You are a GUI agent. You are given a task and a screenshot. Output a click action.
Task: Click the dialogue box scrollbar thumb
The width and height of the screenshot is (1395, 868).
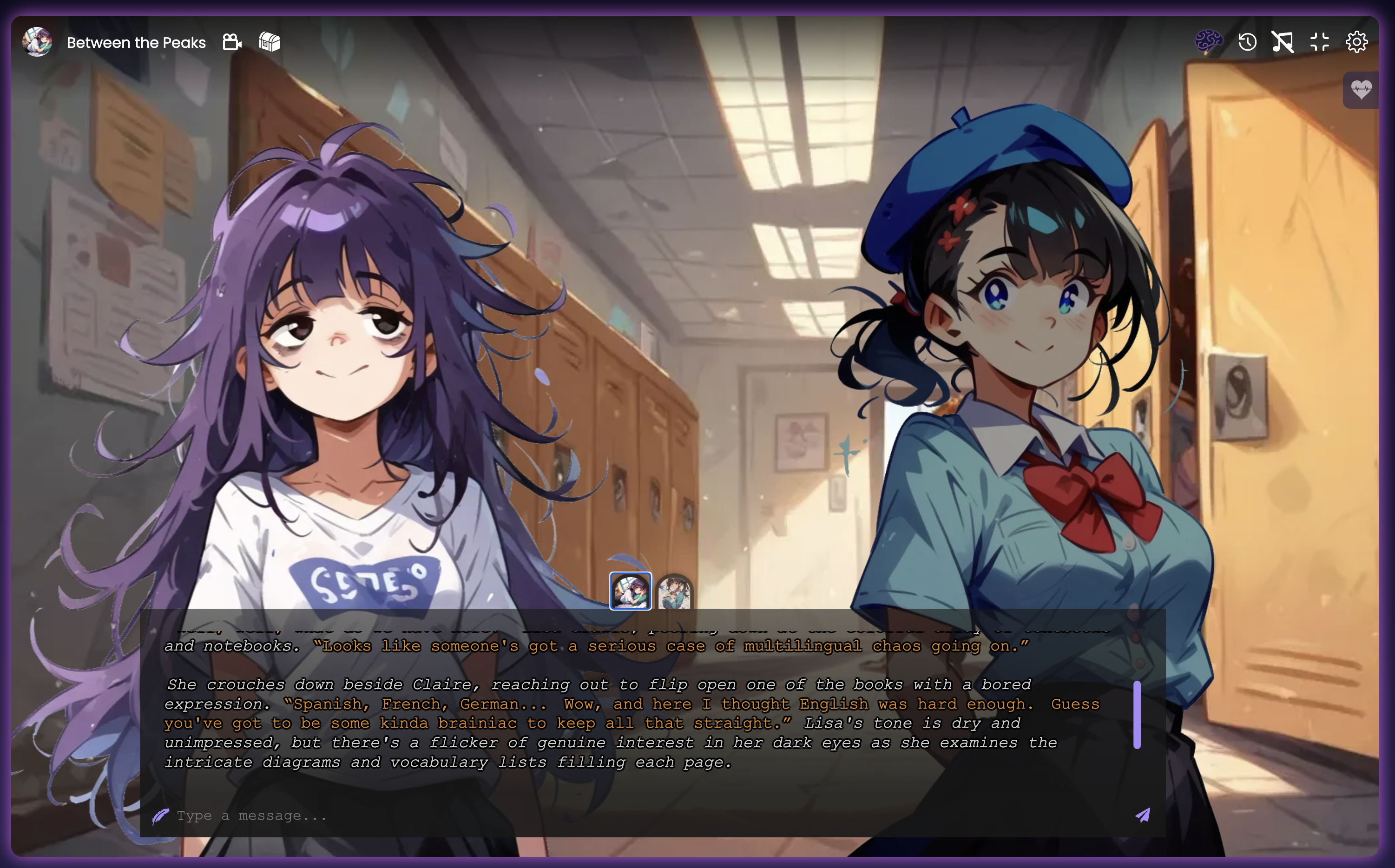tap(1137, 715)
